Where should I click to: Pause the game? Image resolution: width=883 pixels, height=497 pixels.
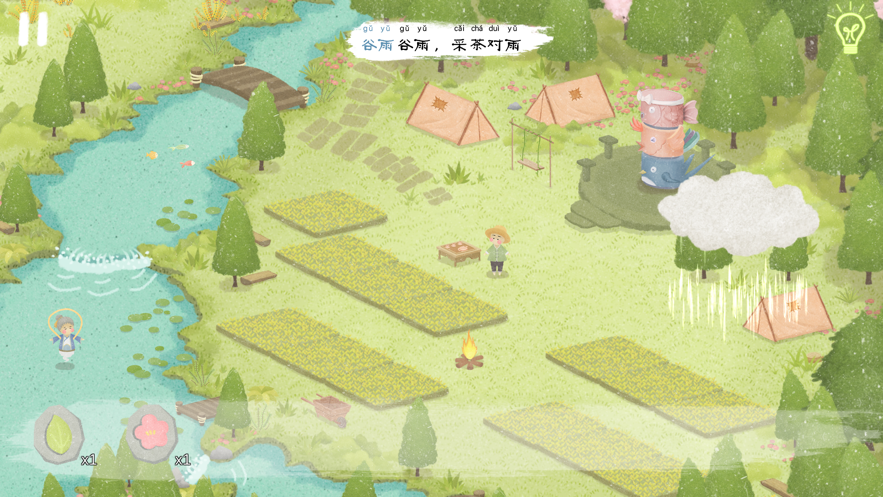click(x=33, y=28)
